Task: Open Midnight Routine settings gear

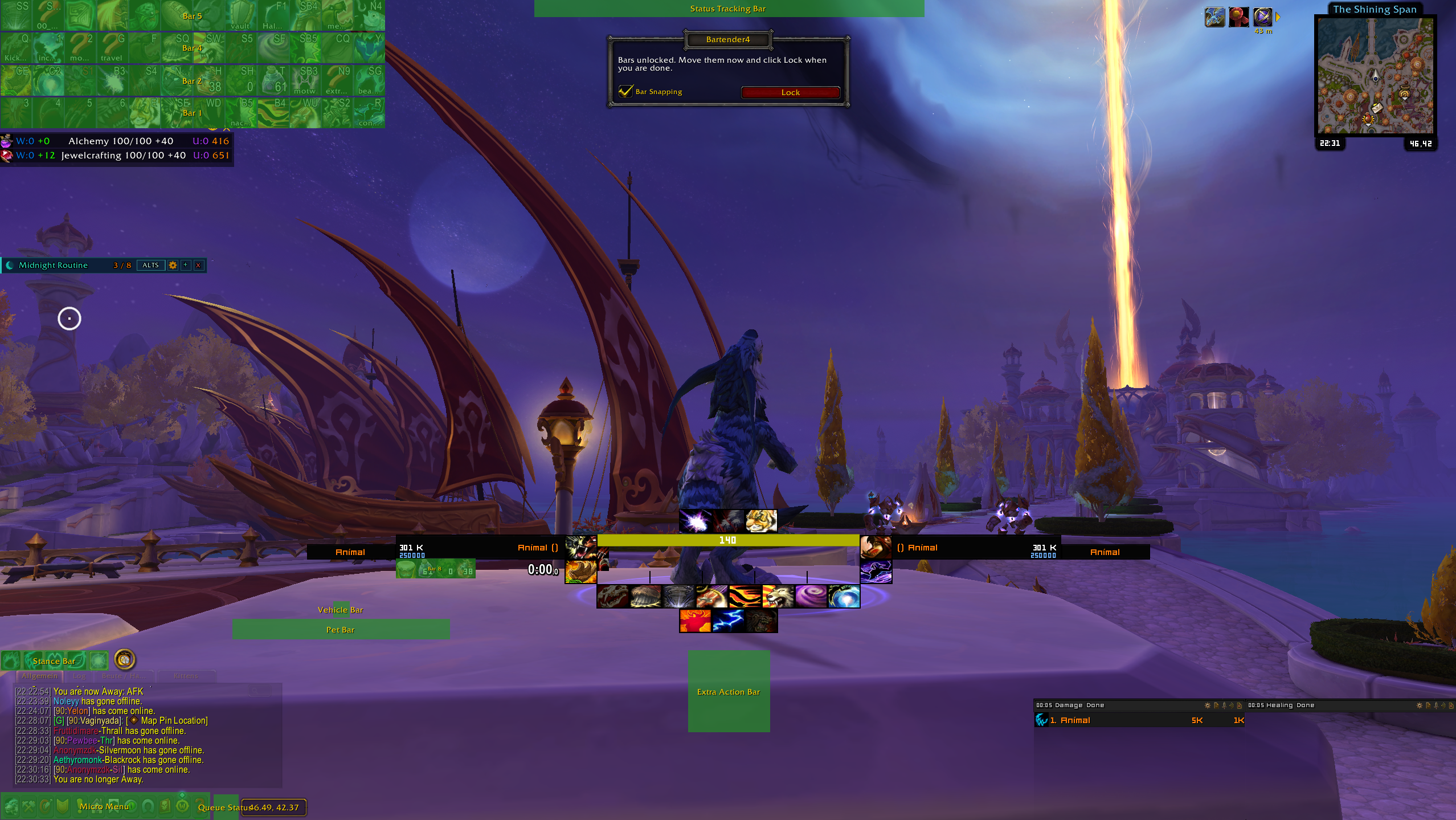Action: [173, 265]
